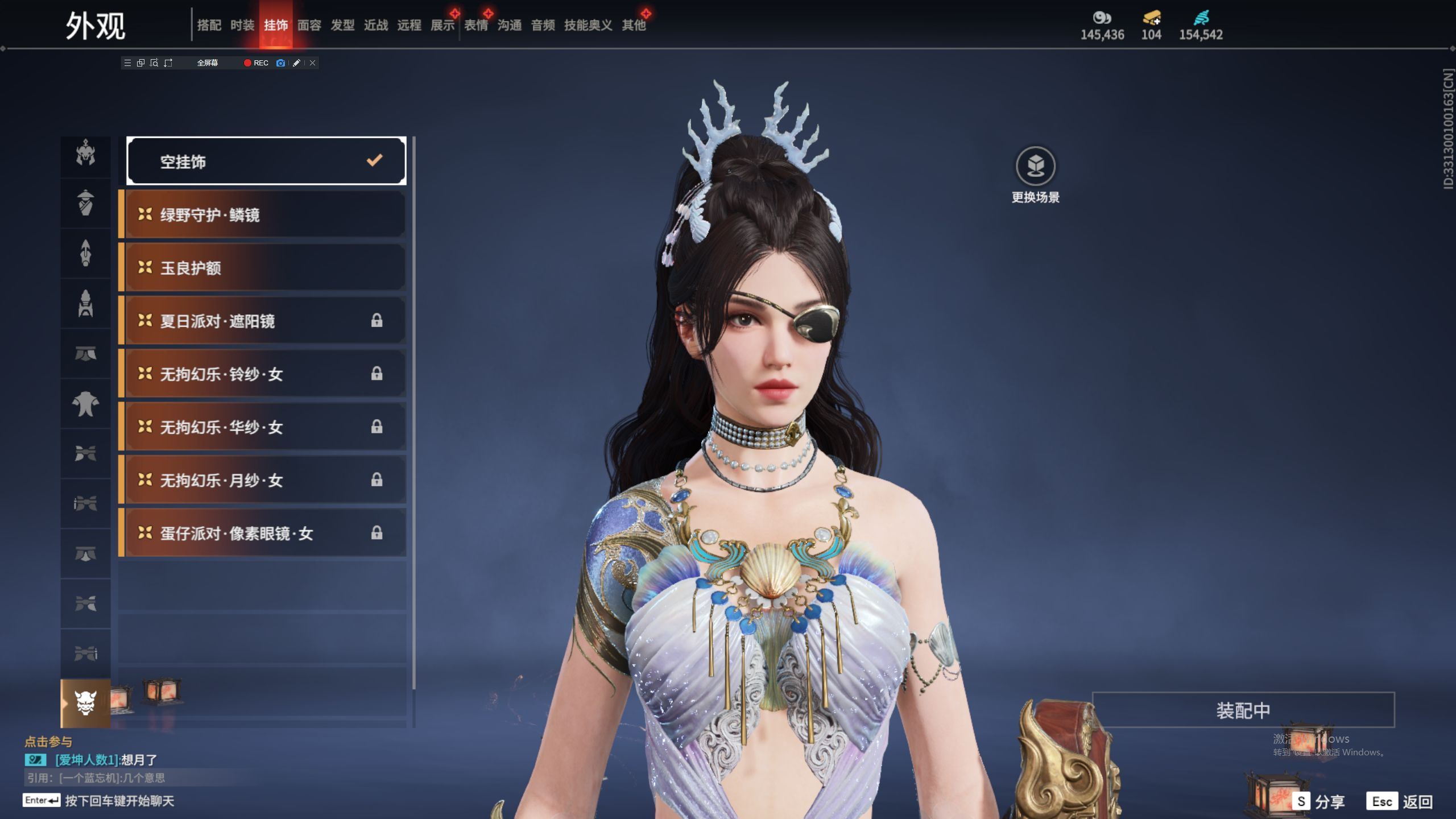This screenshot has height=819, width=1456.
Task: Select the 近战 tab
Action: (376, 25)
